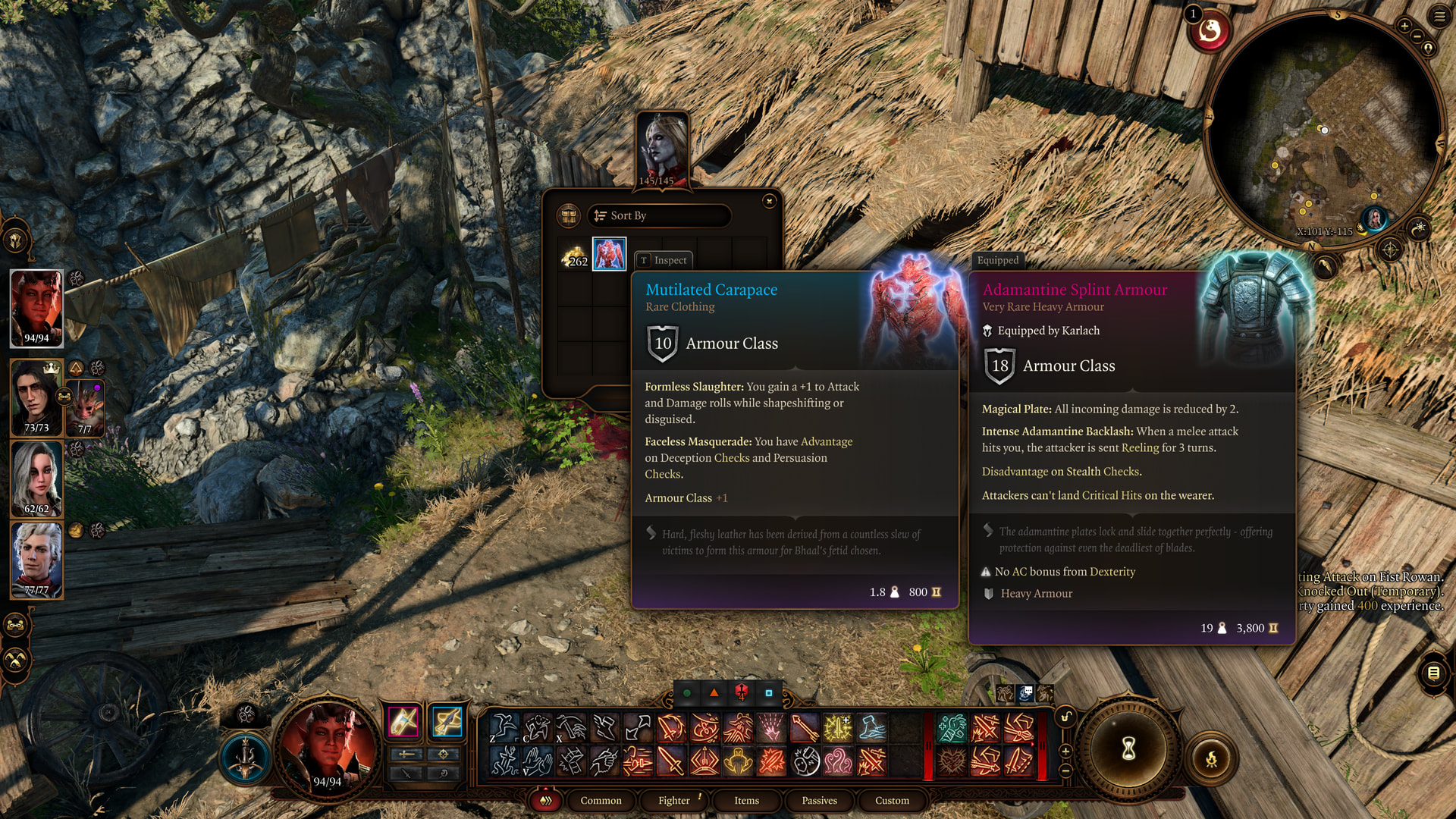Open the hamburger game menu
Viewport: 1456px width, 819px height.
(1439, 16)
